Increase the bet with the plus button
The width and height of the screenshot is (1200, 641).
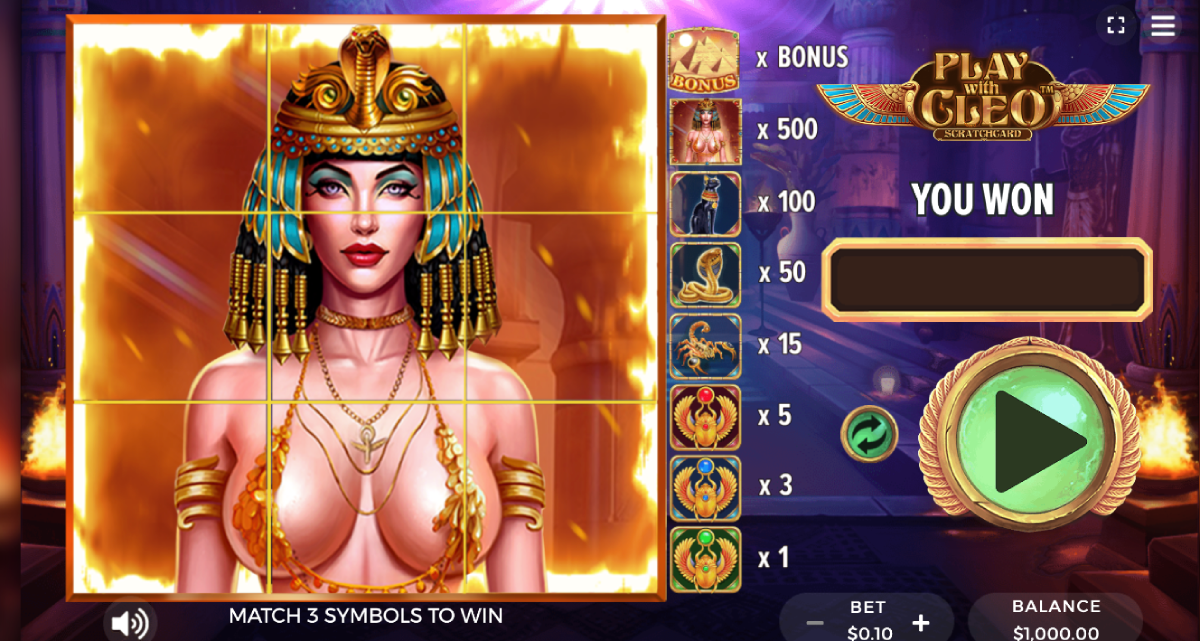(921, 624)
